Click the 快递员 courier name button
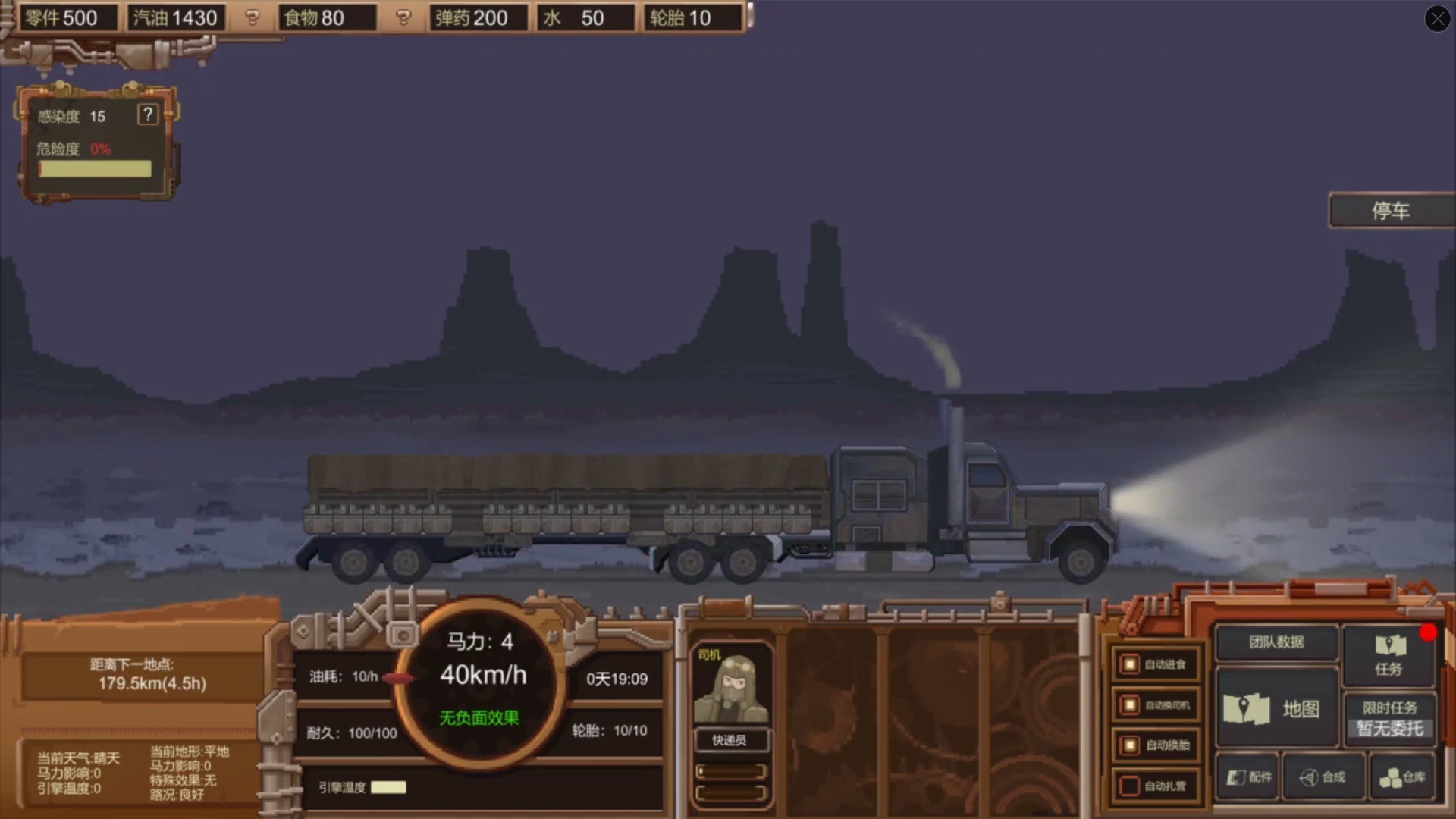The height and width of the screenshot is (819, 1456). [x=730, y=740]
